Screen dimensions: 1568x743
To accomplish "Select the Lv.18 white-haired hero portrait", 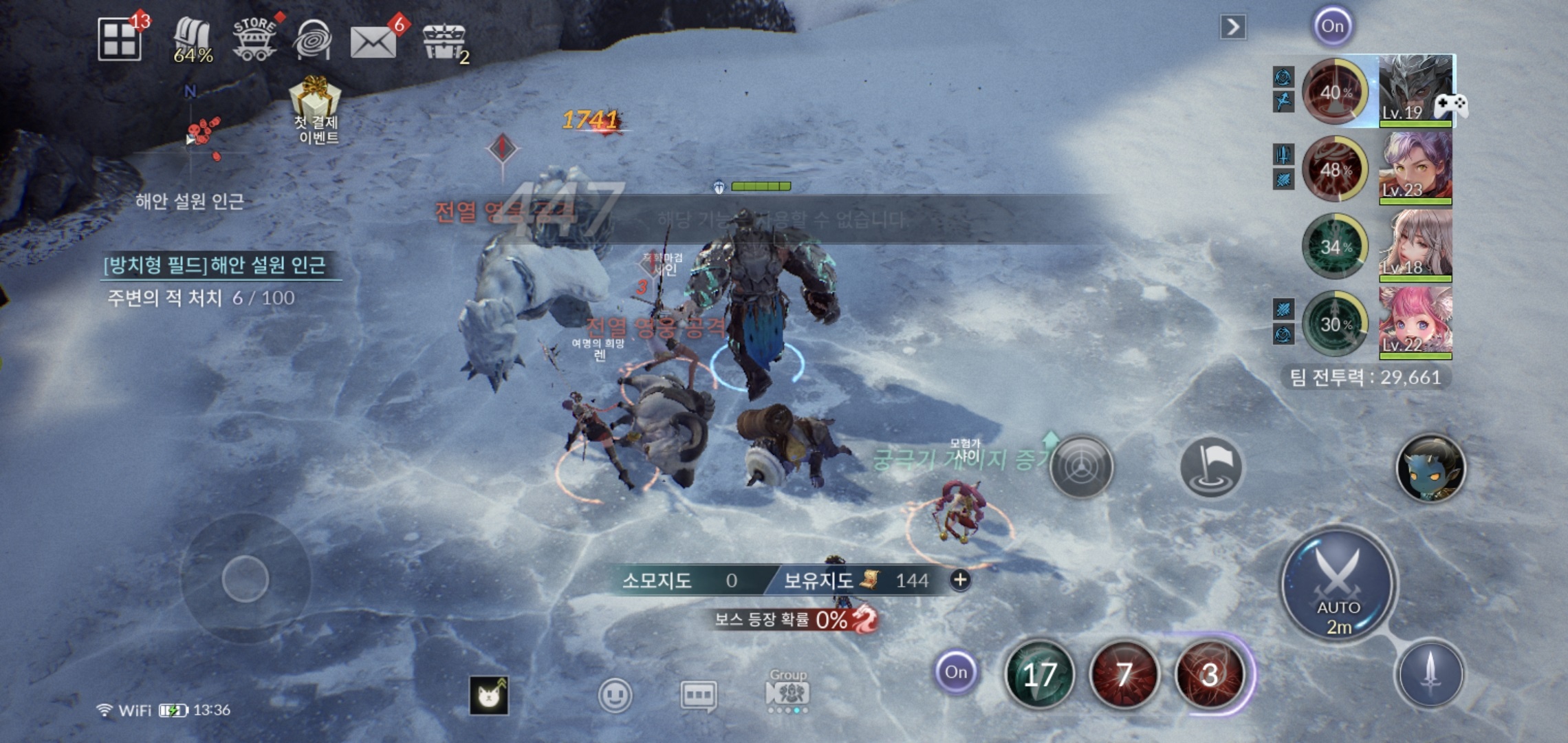I will click(x=1415, y=246).
